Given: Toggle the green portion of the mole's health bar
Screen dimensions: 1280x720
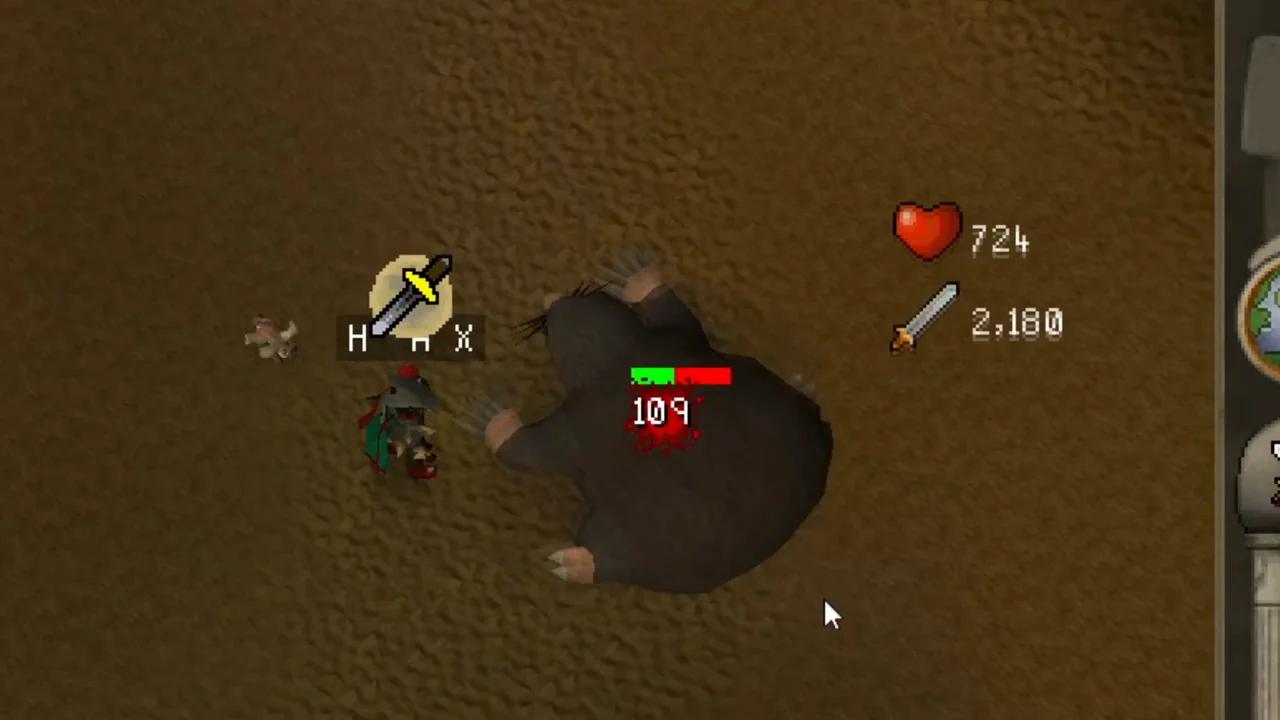Looking at the screenshot, I should point(650,377).
